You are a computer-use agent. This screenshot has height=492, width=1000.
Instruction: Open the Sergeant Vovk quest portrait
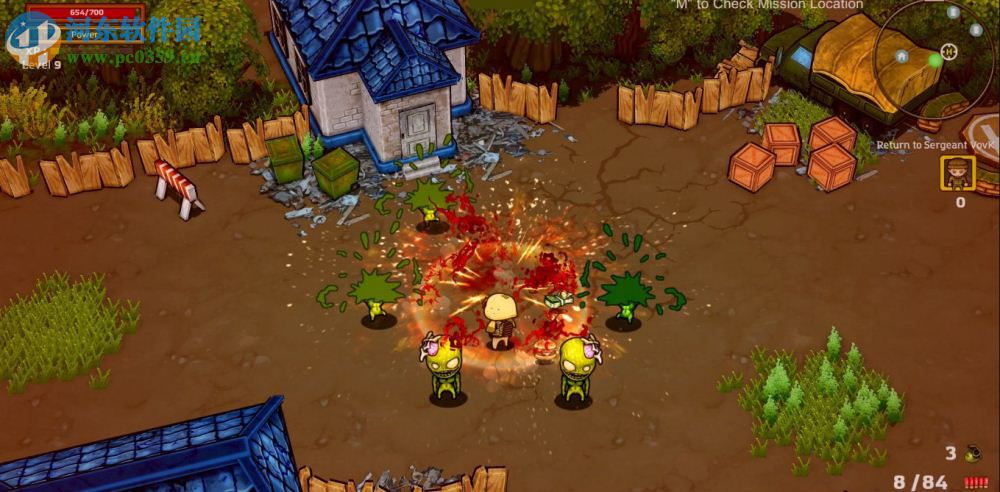(958, 174)
